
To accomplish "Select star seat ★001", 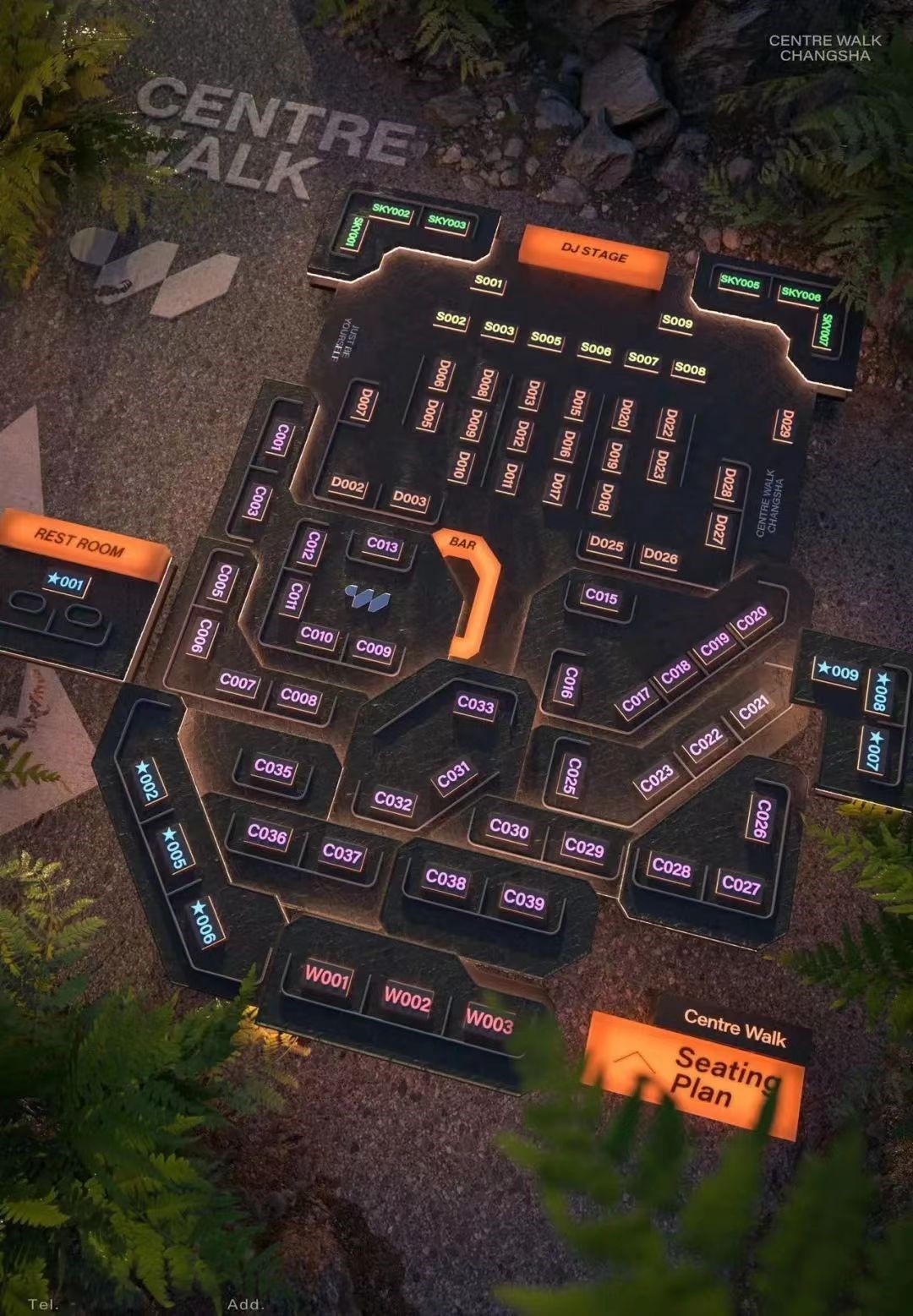I will point(66,582).
